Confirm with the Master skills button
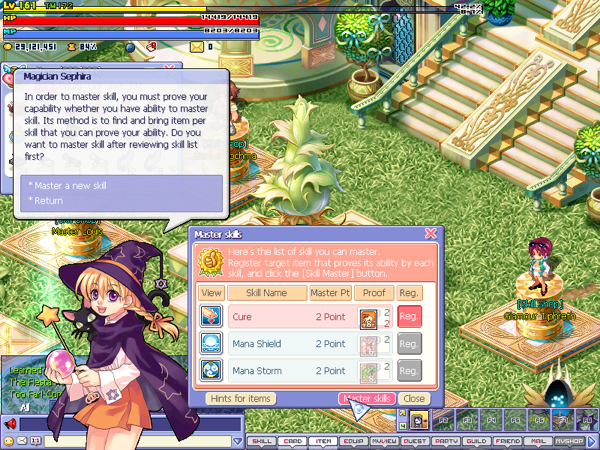 coord(367,398)
